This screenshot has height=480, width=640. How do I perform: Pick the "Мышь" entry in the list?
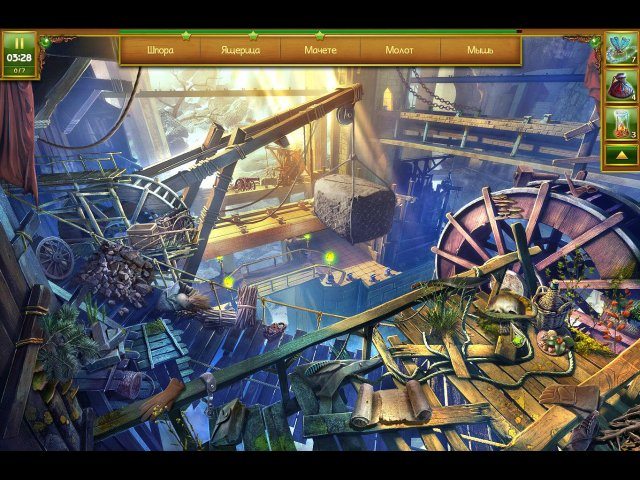pos(480,50)
